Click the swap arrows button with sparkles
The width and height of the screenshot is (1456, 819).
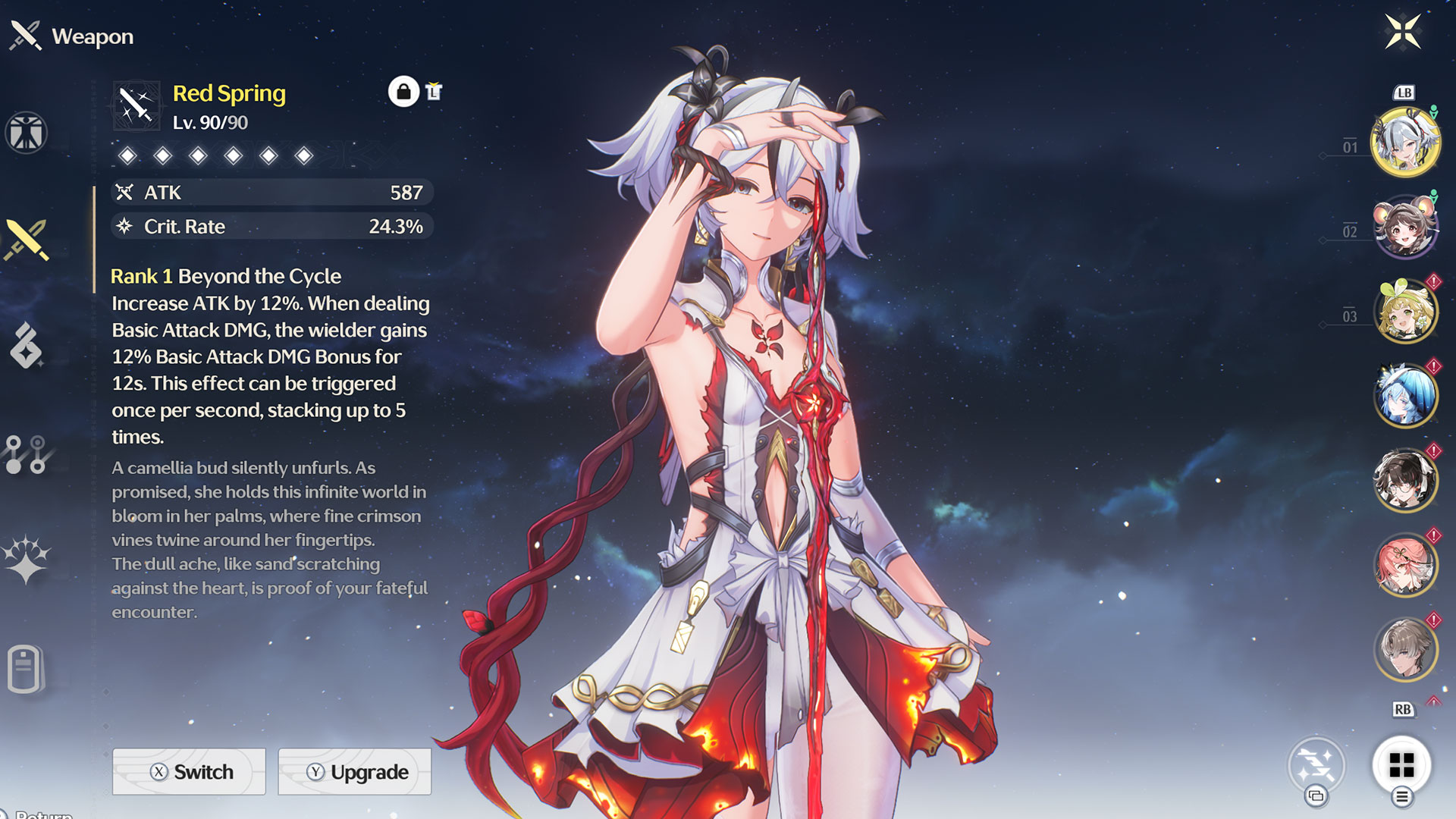point(1316,764)
